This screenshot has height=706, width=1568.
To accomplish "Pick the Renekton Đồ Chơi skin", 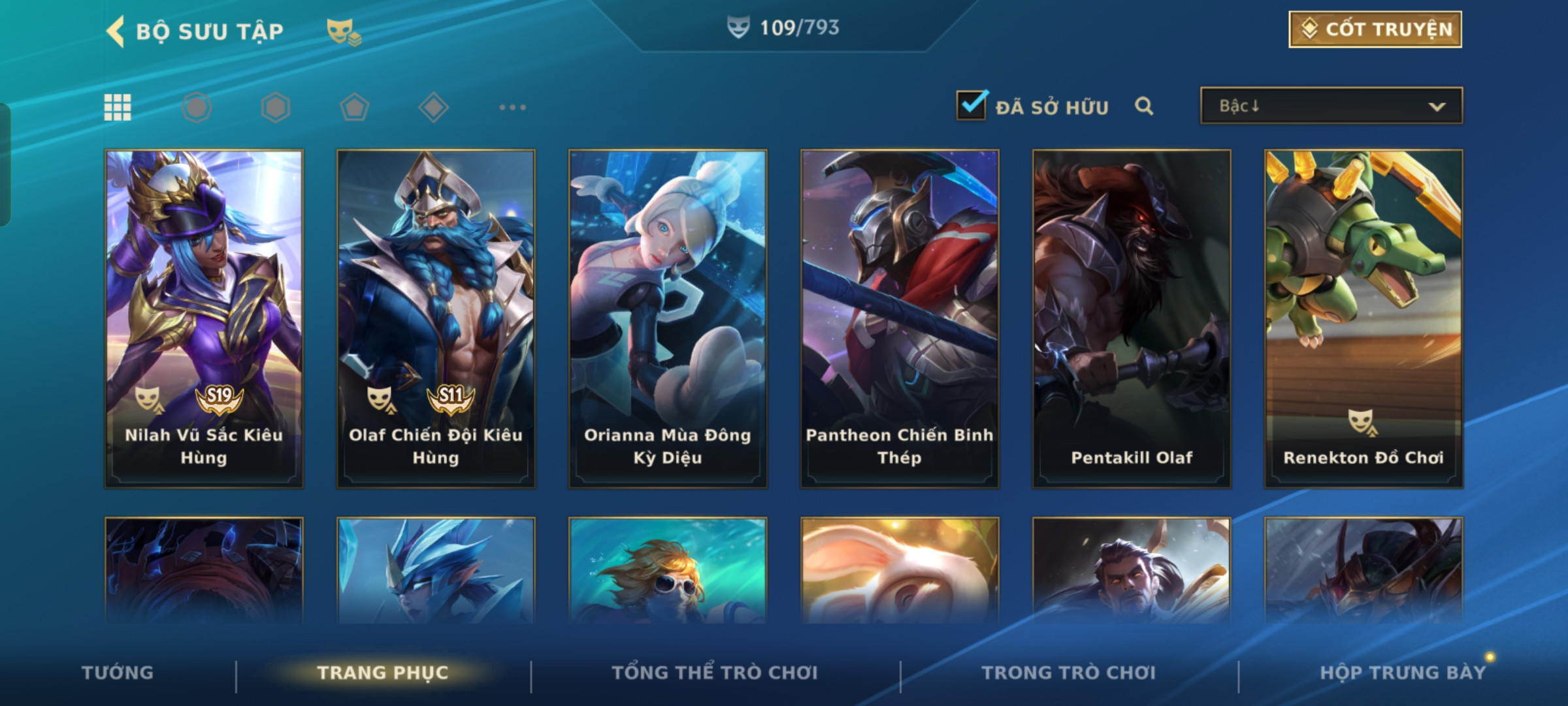I will pos(1364,319).
